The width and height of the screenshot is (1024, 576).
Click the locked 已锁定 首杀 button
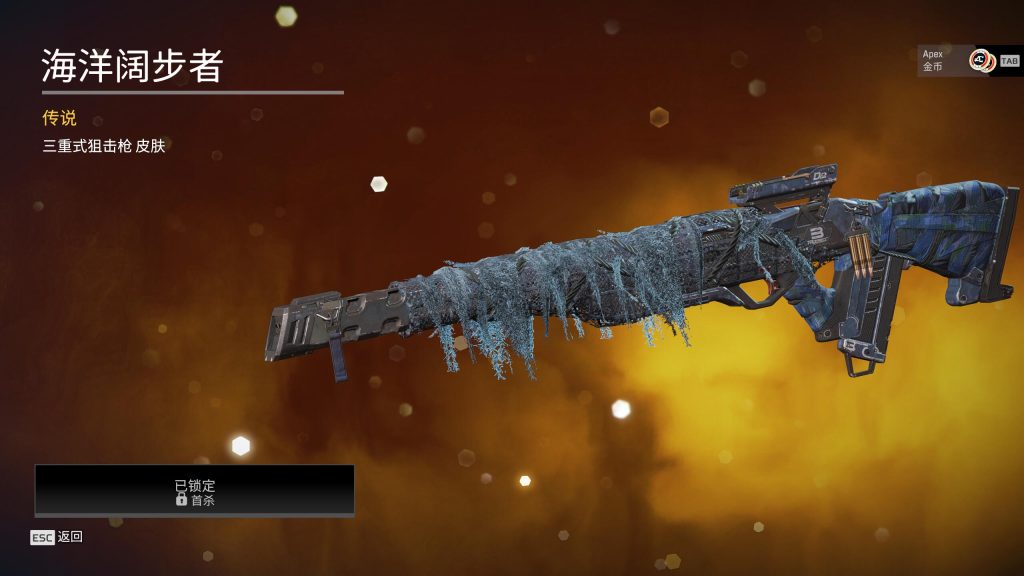click(x=195, y=491)
